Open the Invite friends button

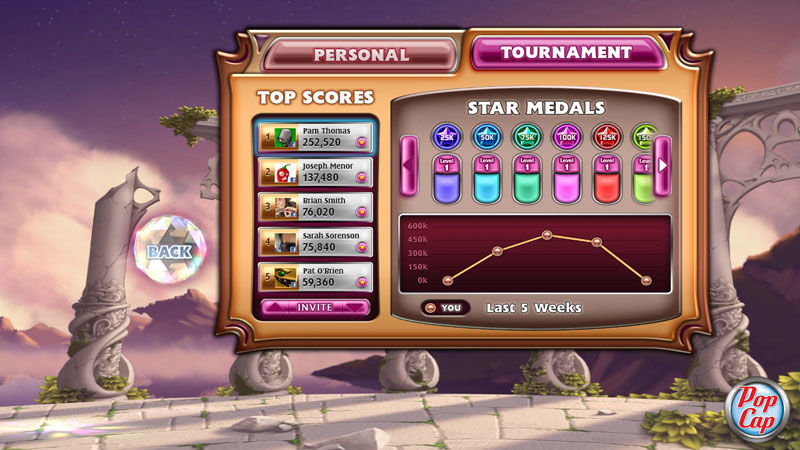point(315,307)
